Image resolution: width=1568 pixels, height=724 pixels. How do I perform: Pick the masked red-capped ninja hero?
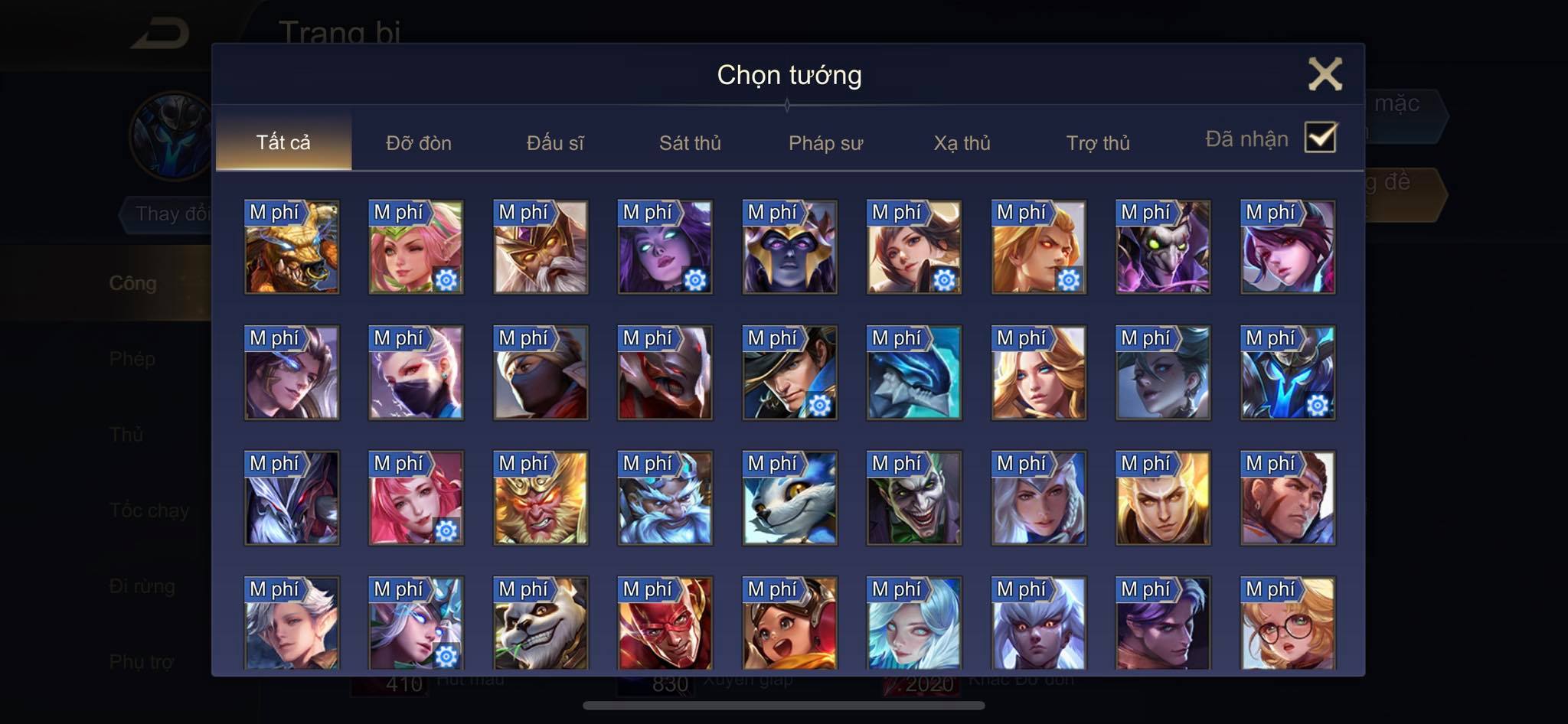click(541, 373)
